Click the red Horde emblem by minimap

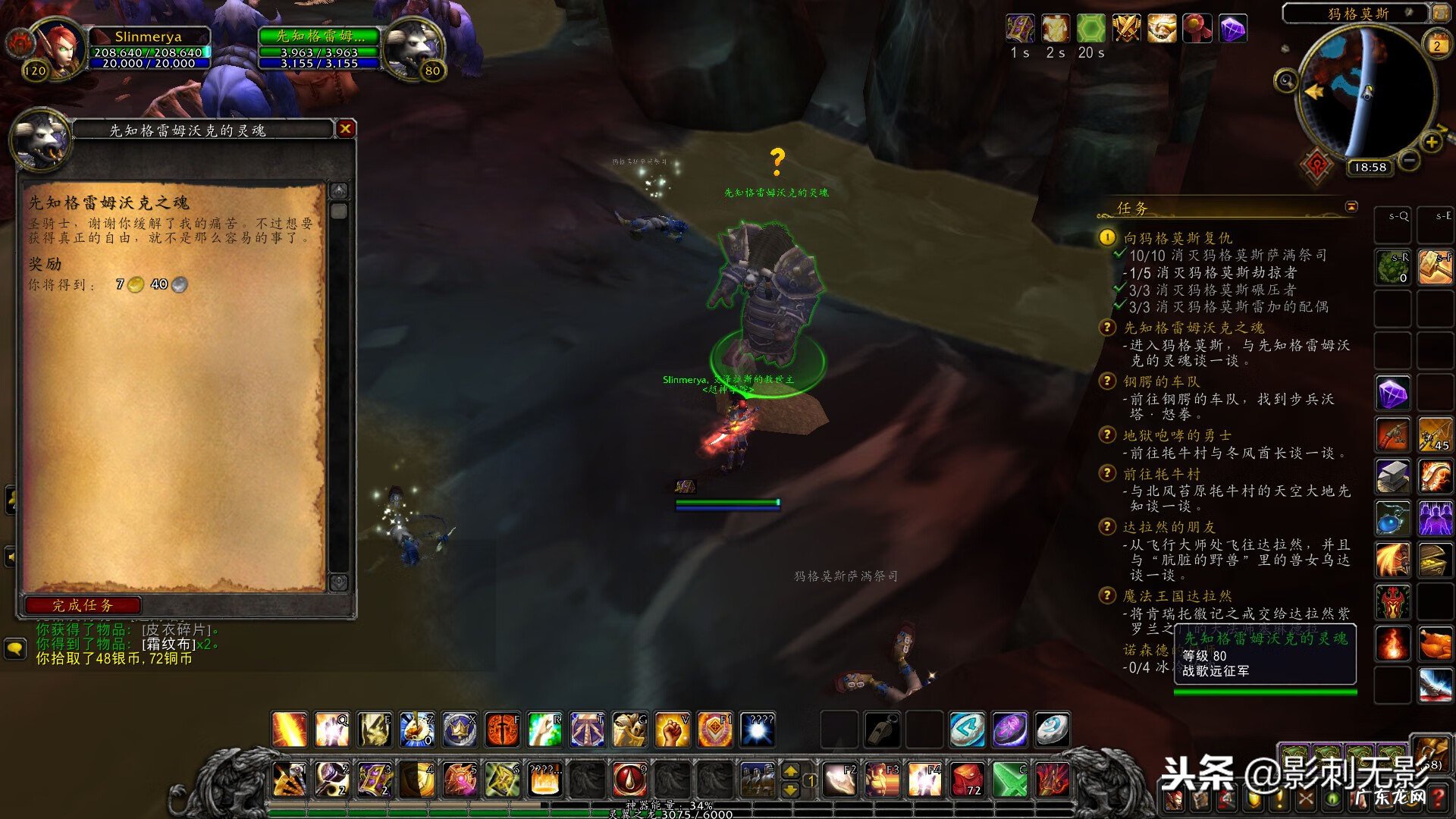[1316, 165]
